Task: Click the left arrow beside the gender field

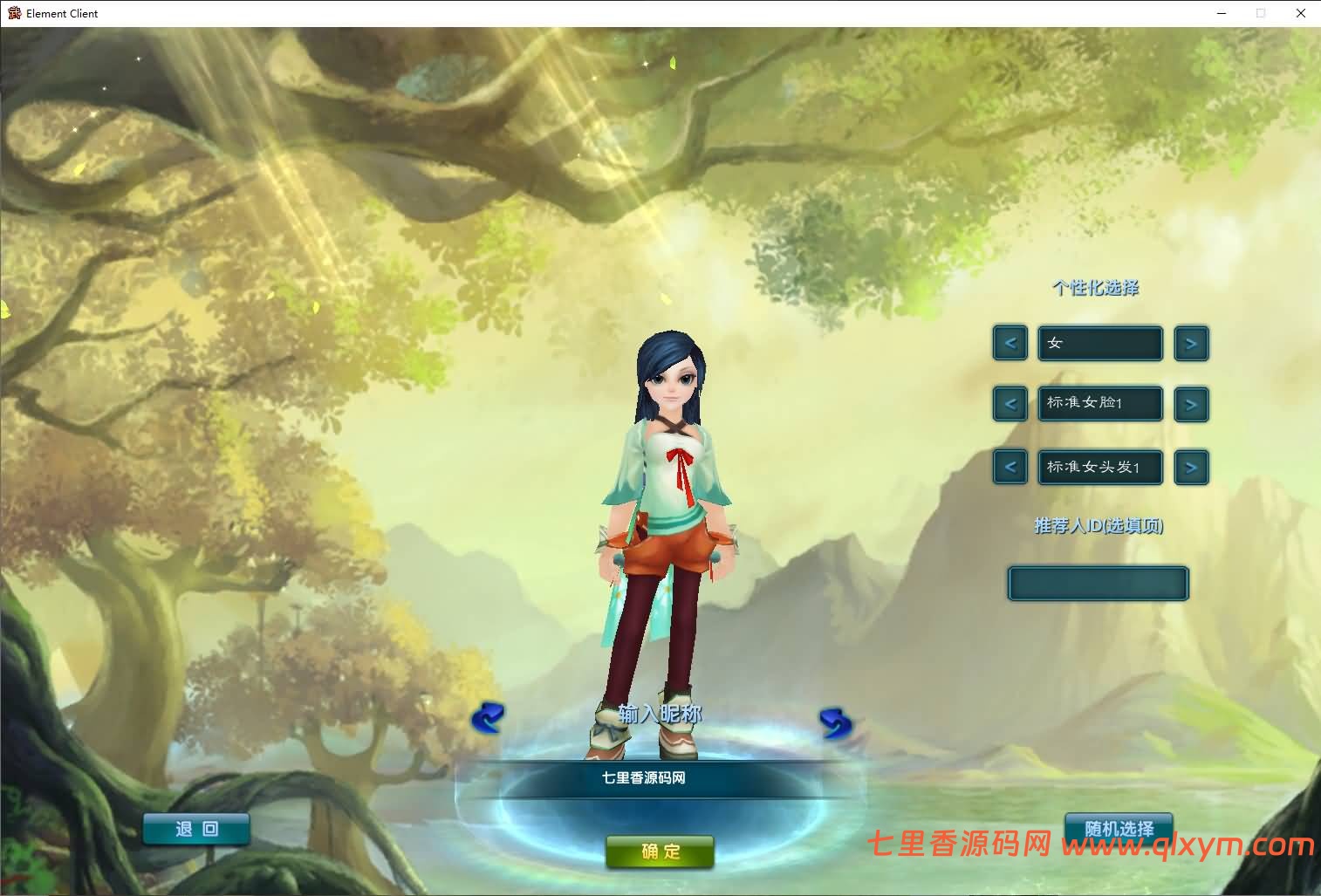Action: click(x=1010, y=343)
